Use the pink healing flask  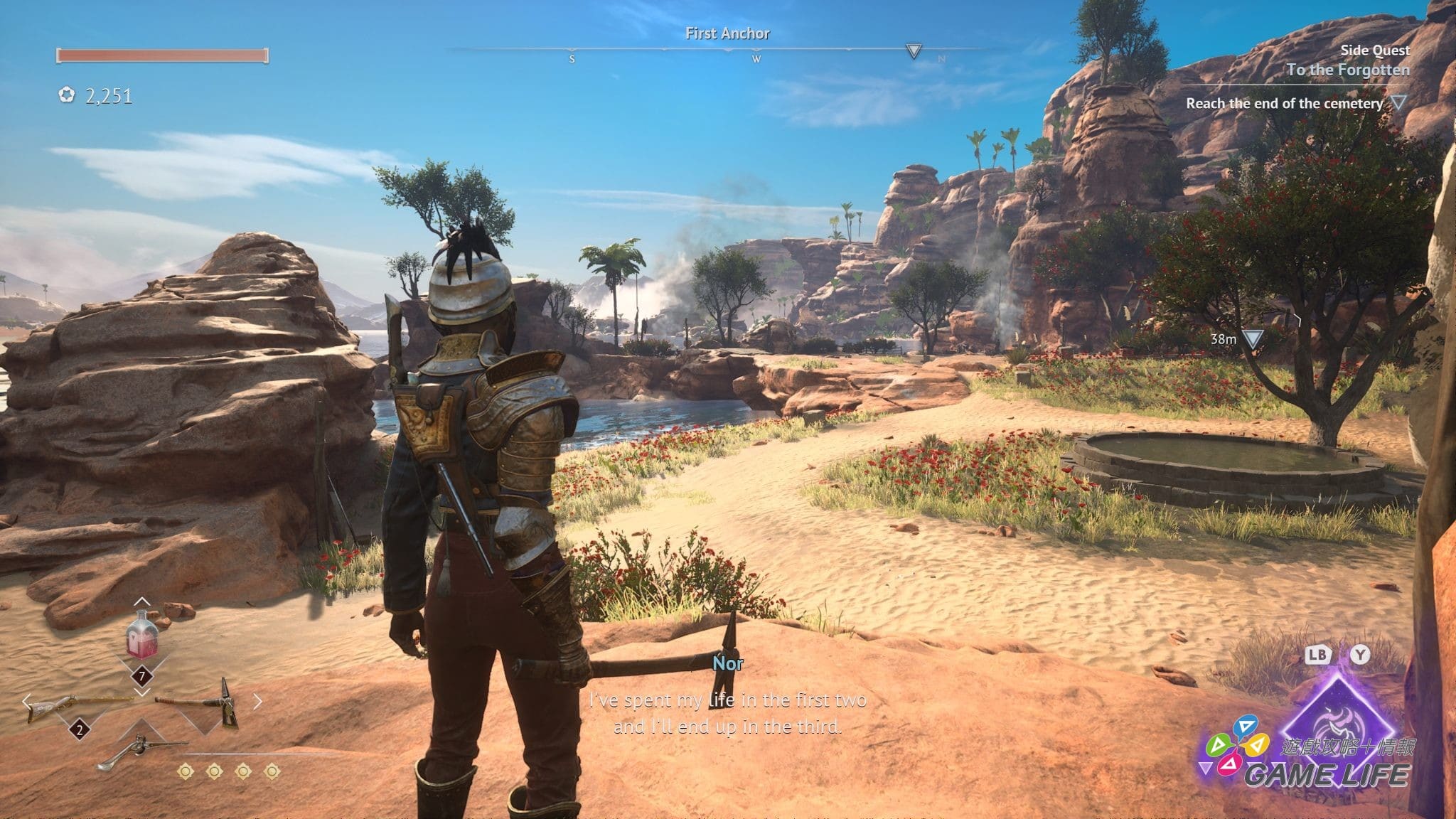[141, 636]
